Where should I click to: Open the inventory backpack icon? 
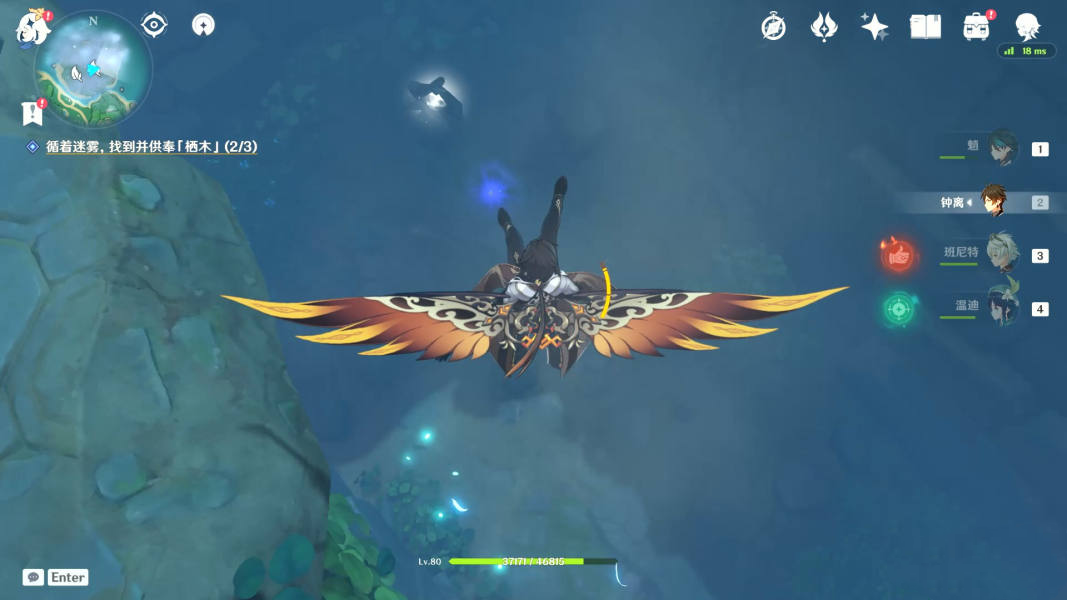coord(976,27)
